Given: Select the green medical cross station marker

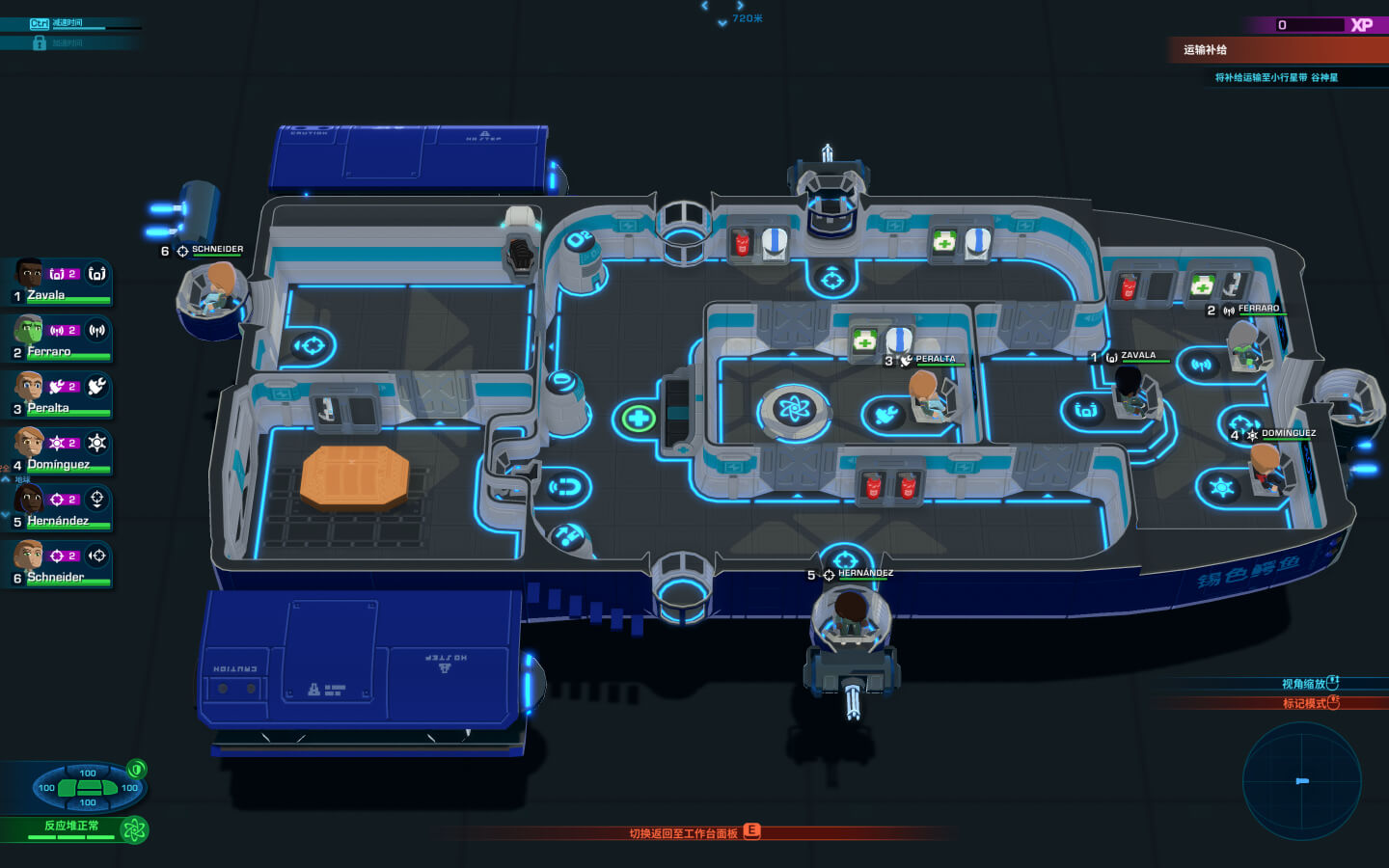Looking at the screenshot, I should 638,419.
